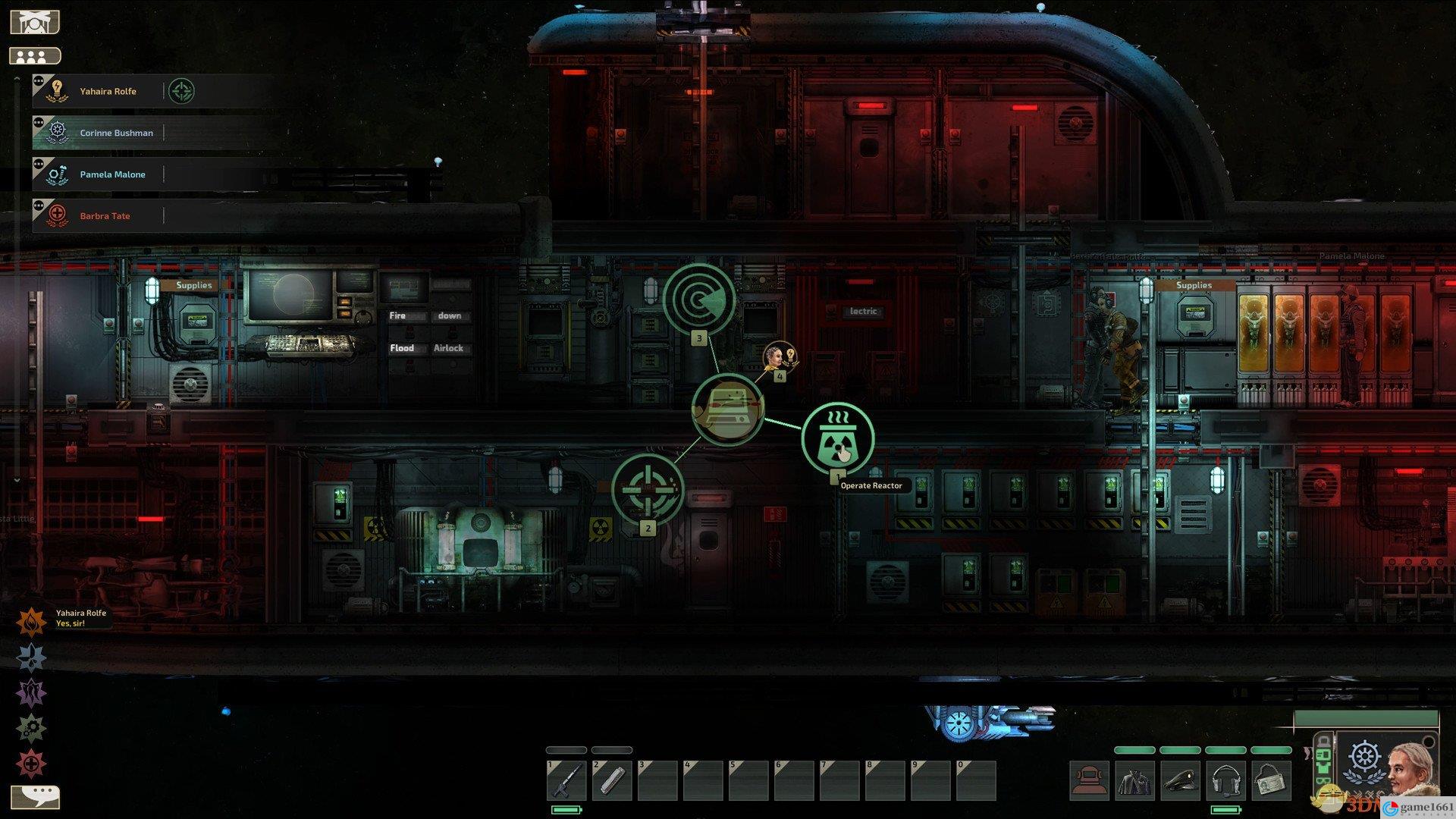Select Pamela Malone in the crew list
The image size is (1456, 819).
tap(112, 174)
